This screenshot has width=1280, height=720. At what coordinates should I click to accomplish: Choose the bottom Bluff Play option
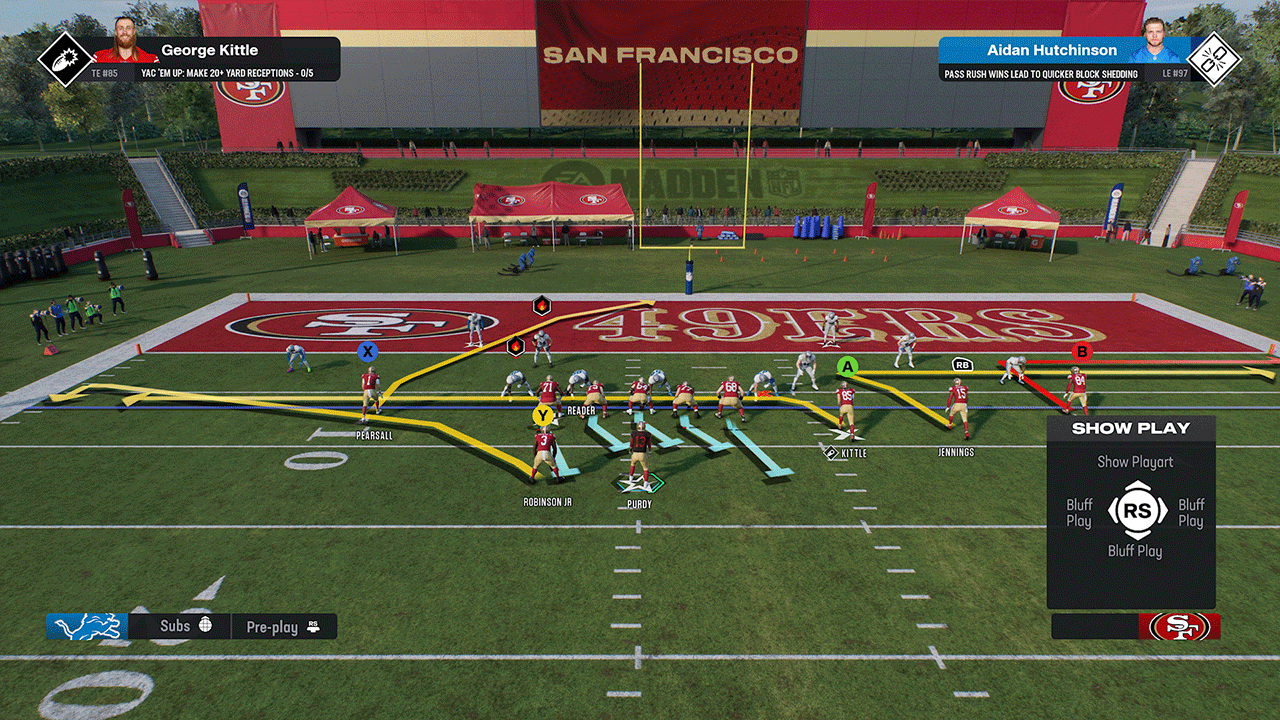click(1135, 551)
